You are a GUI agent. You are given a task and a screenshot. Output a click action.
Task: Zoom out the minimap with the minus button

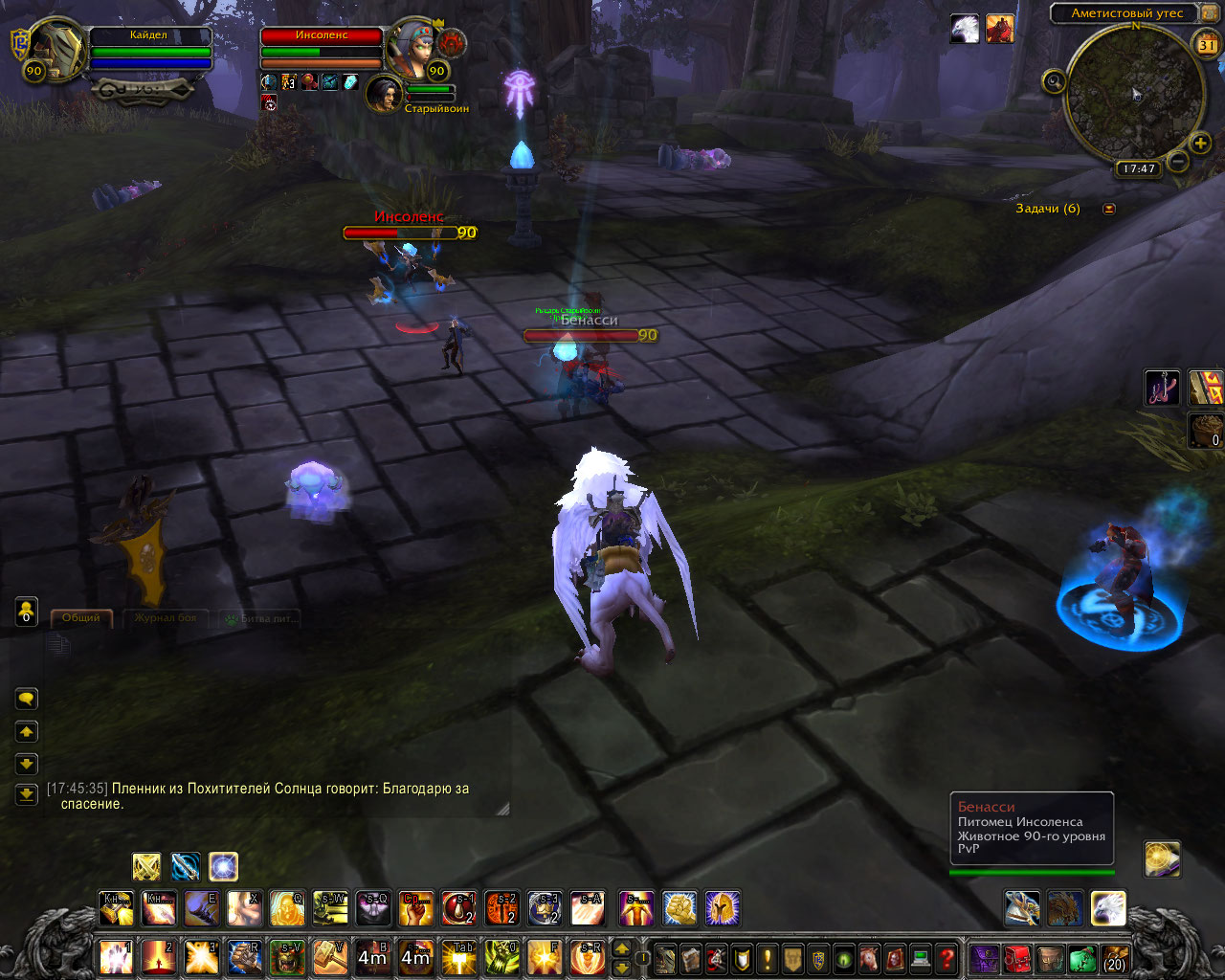click(1179, 162)
